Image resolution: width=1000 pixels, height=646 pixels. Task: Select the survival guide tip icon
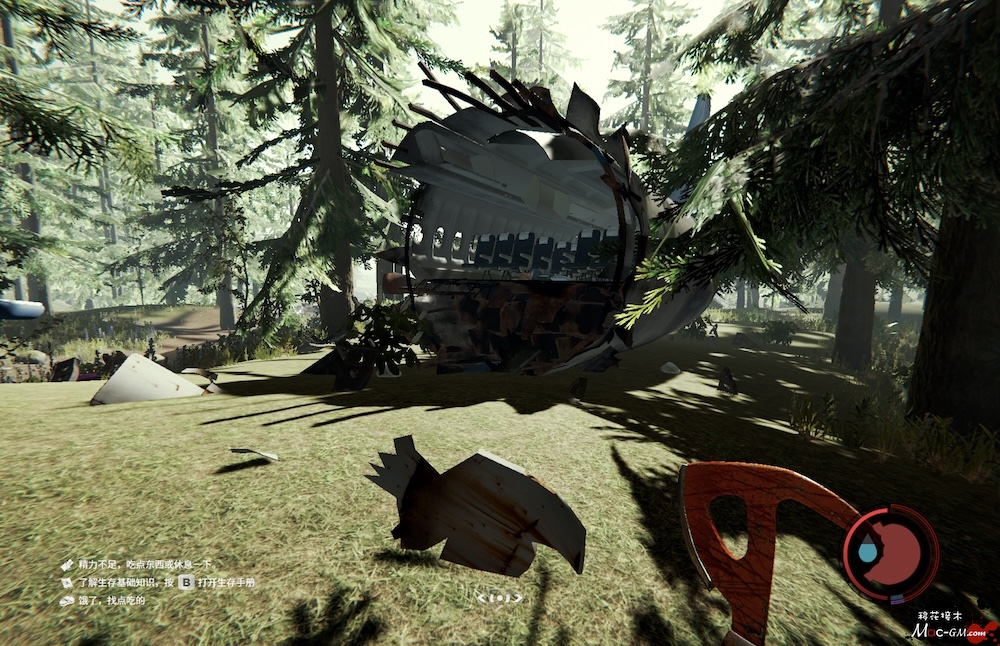coord(67,582)
